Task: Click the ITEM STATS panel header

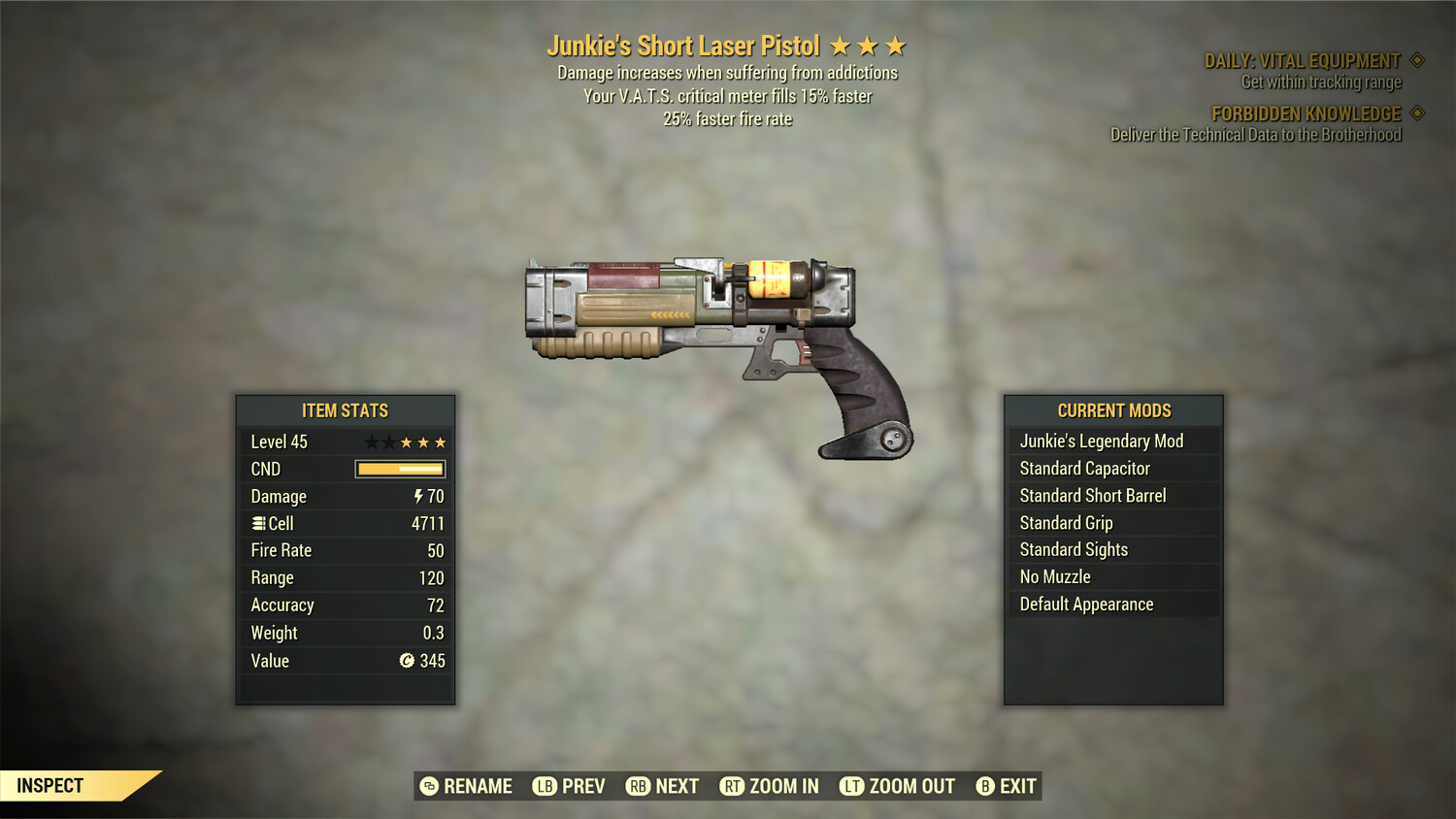Action: (x=346, y=410)
